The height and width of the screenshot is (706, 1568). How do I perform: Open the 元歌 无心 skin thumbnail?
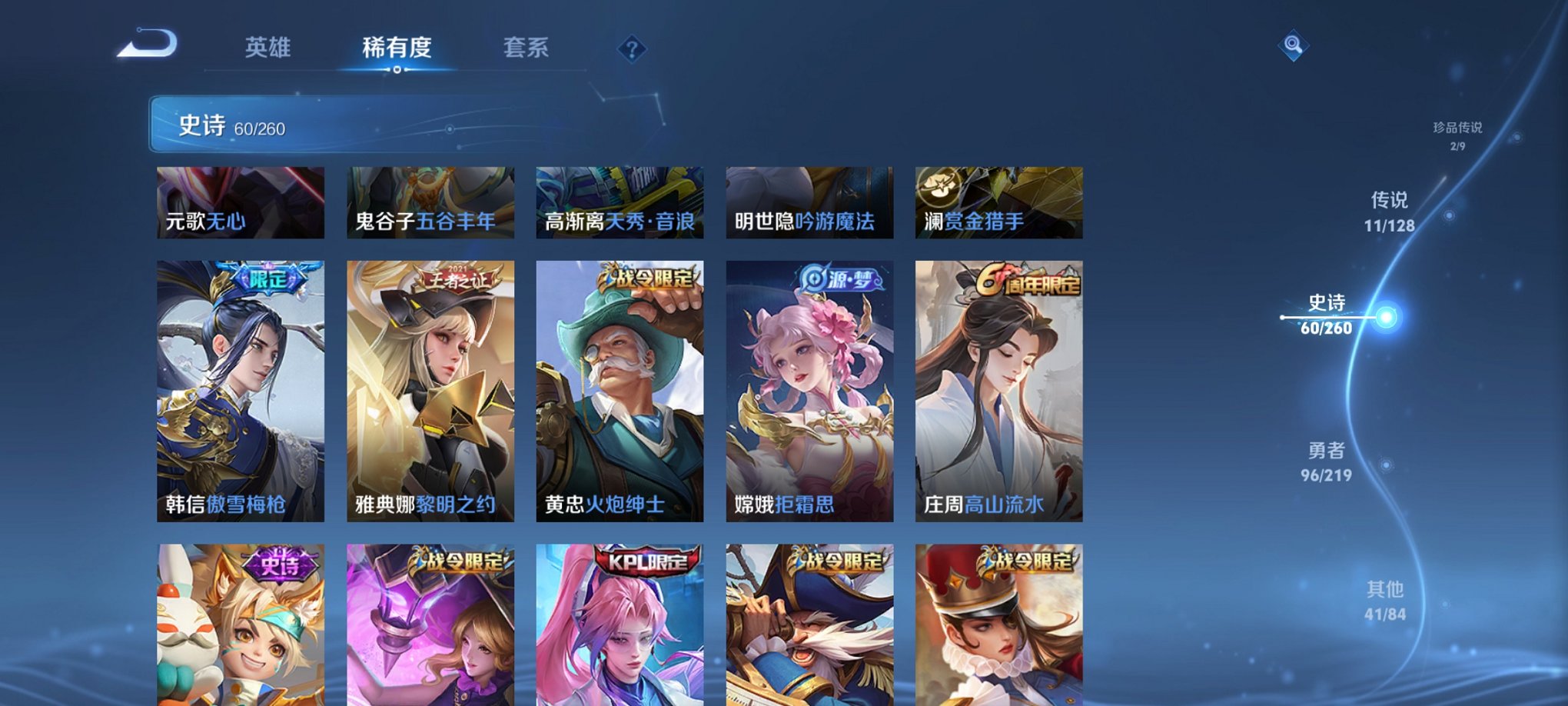[240, 202]
